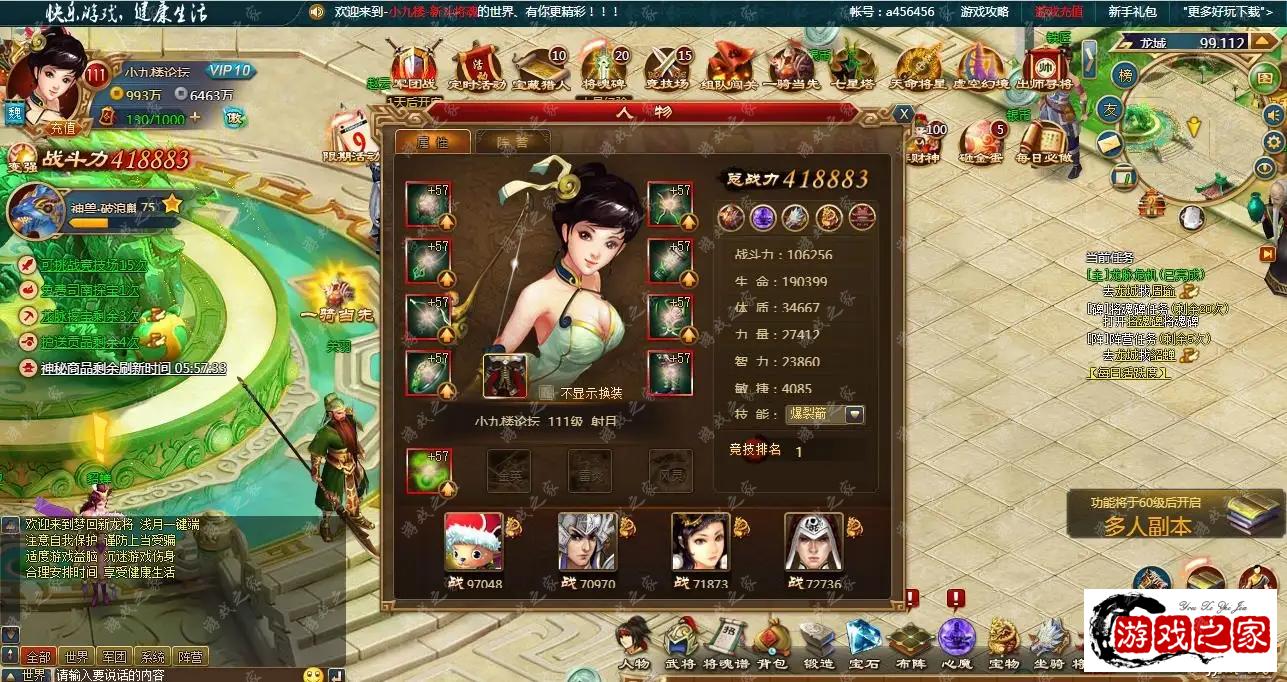
Task: Close the 人物 character window
Action: 903,114
